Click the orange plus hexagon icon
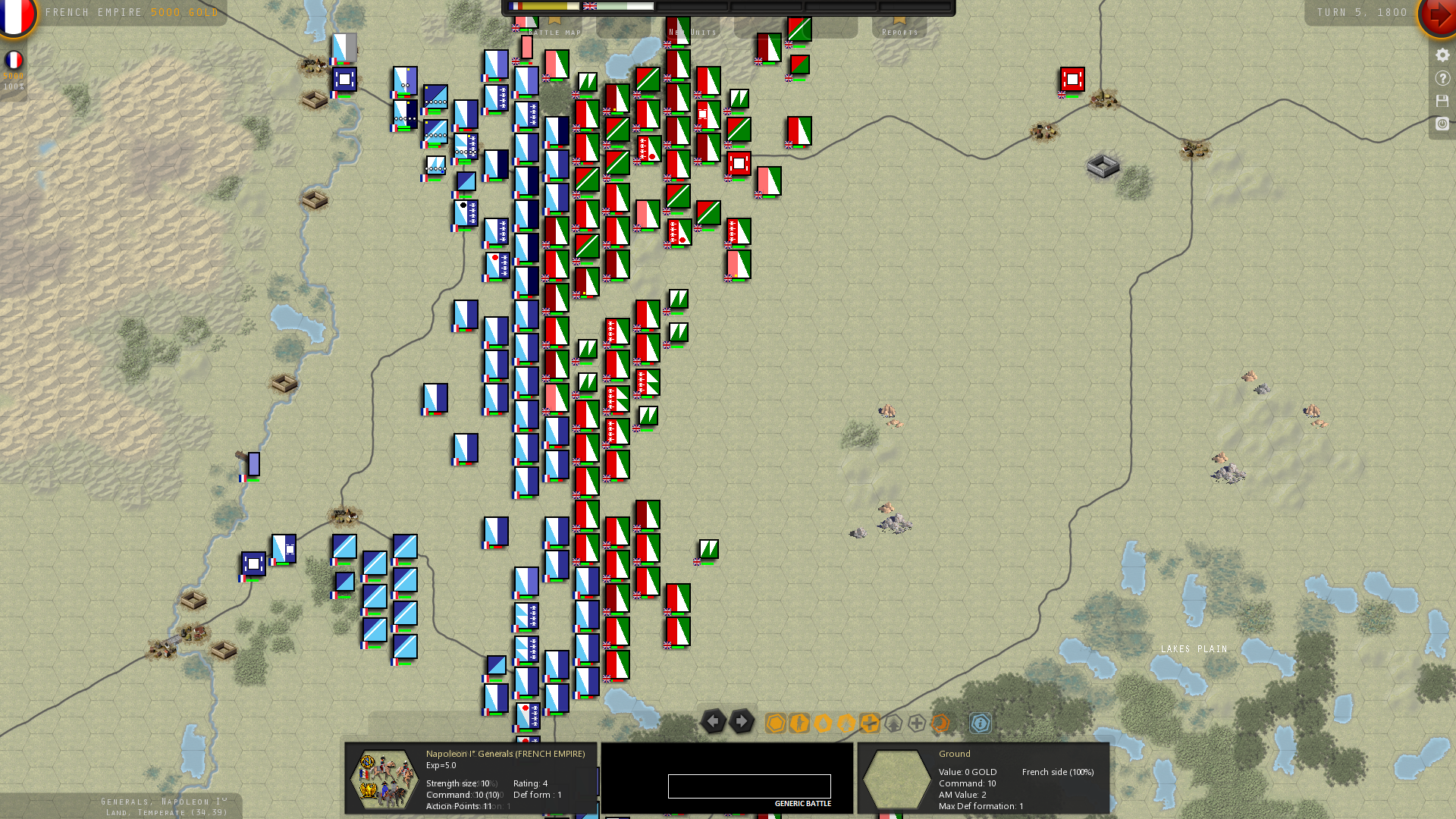1456x819 pixels. (869, 723)
